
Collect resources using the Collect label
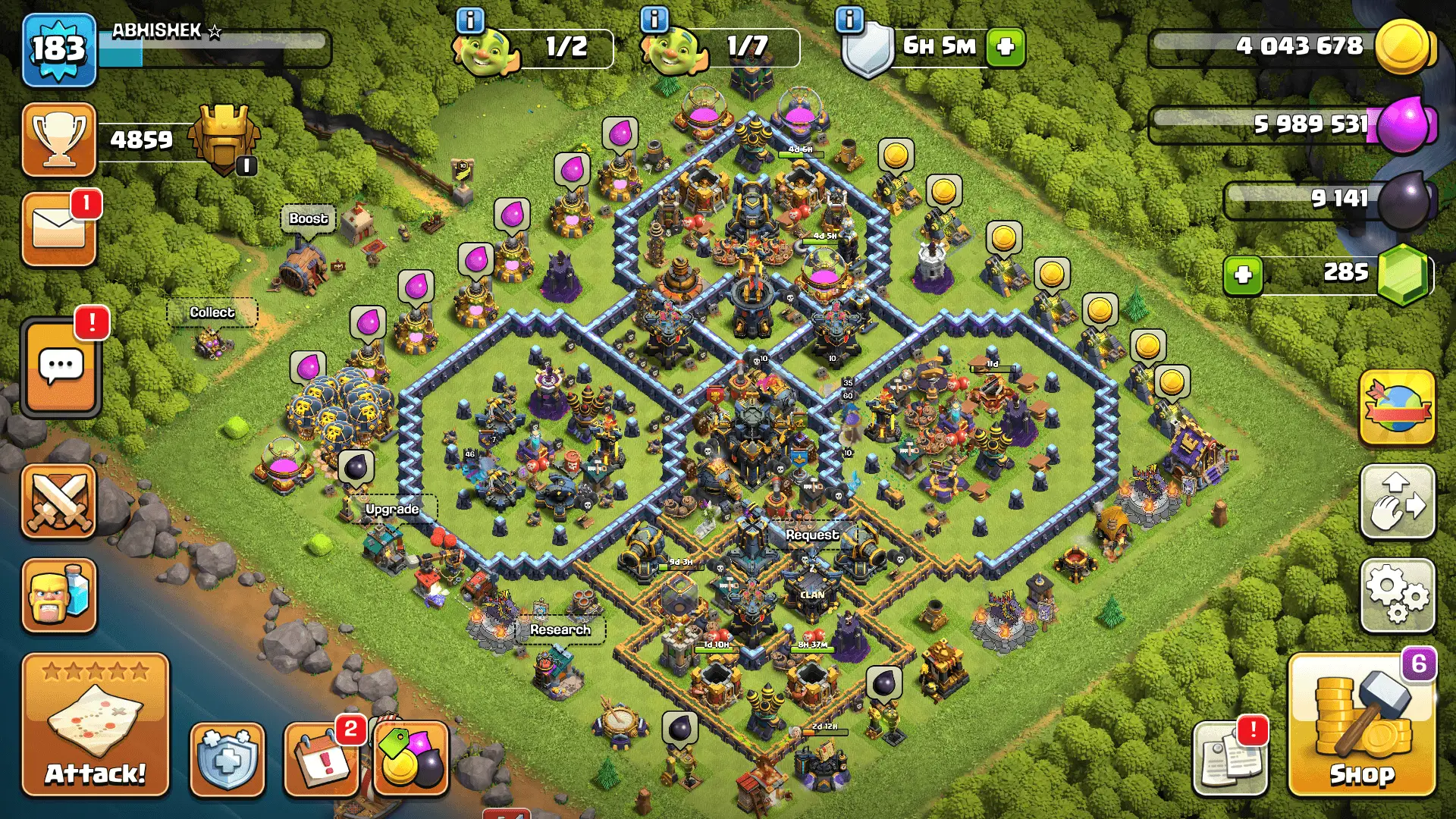212,312
